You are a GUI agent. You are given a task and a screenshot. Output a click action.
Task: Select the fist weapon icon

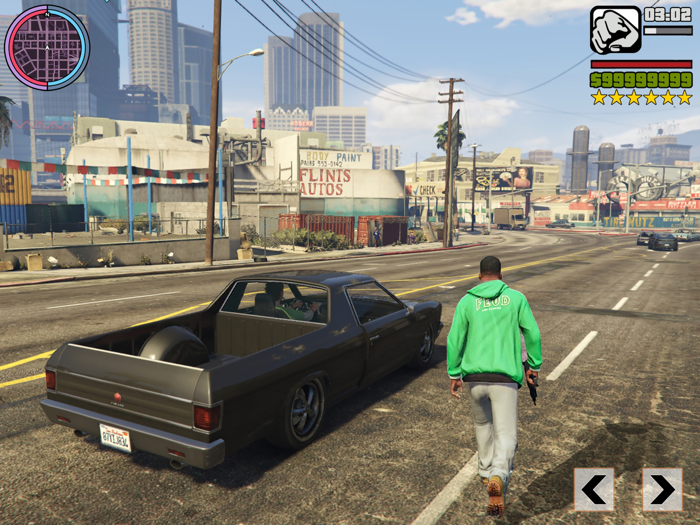[x=615, y=30]
